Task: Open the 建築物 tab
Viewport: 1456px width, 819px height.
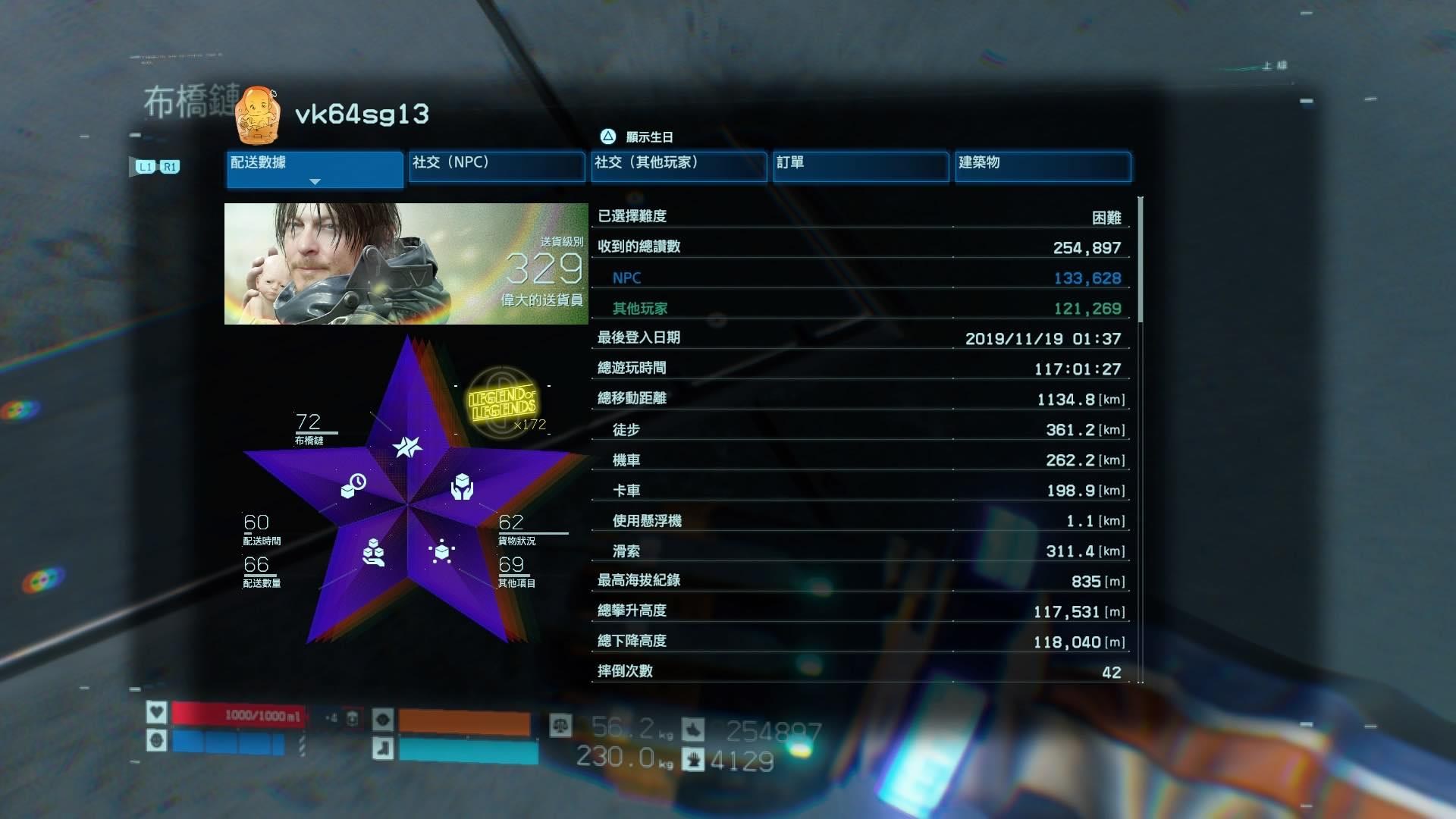Action: coord(1043,165)
